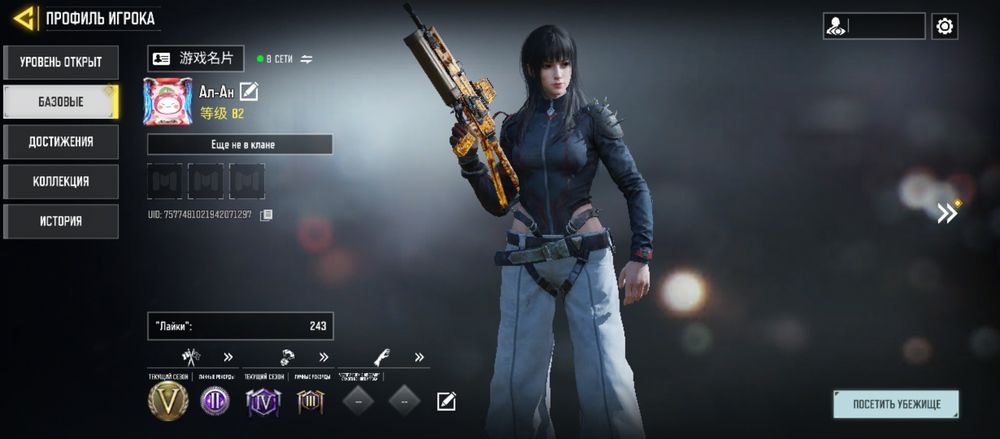Switch to the ДОСТИЖЕНИЯ tab

60,142
